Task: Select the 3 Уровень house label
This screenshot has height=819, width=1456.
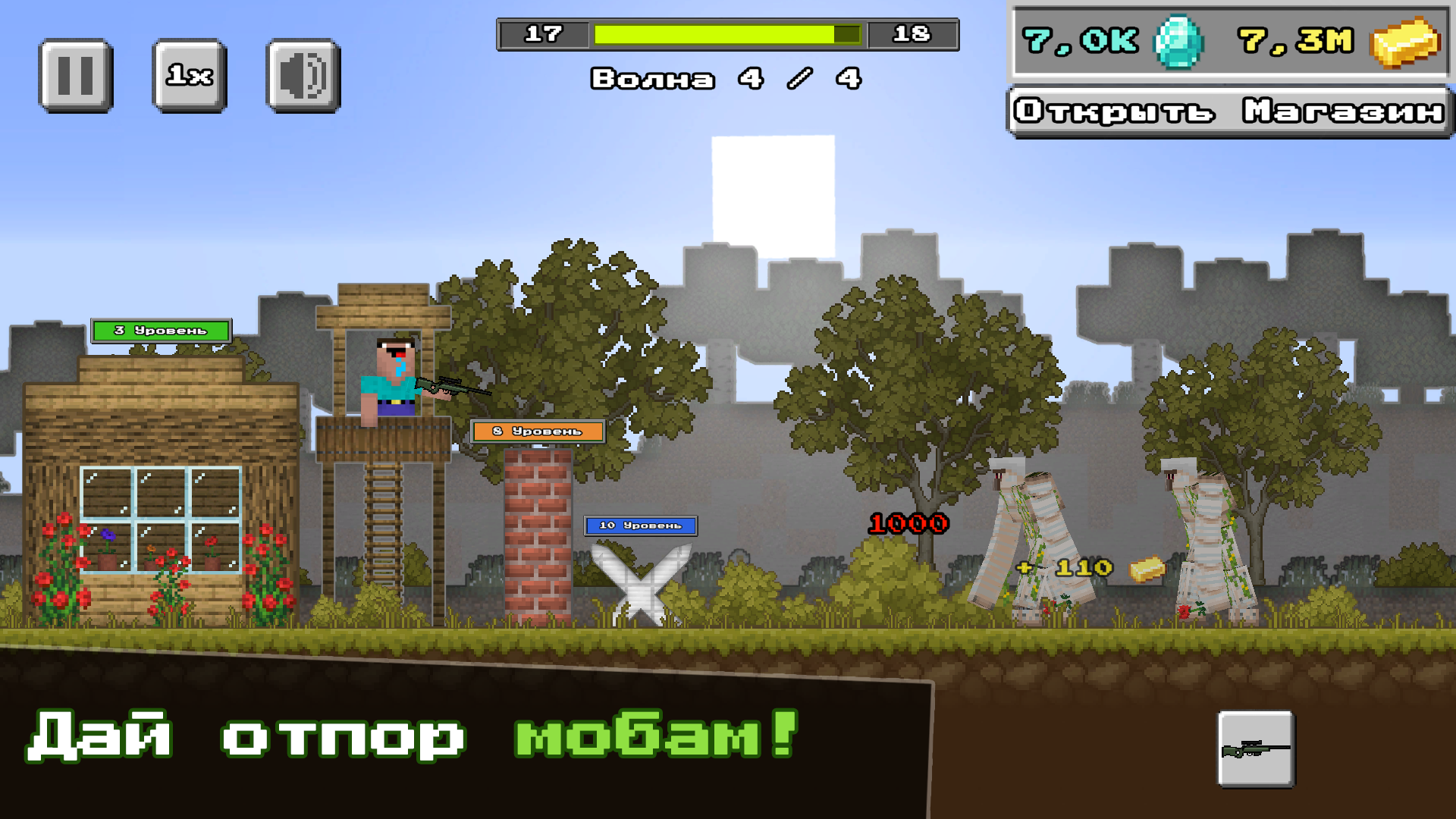Action: click(x=160, y=329)
